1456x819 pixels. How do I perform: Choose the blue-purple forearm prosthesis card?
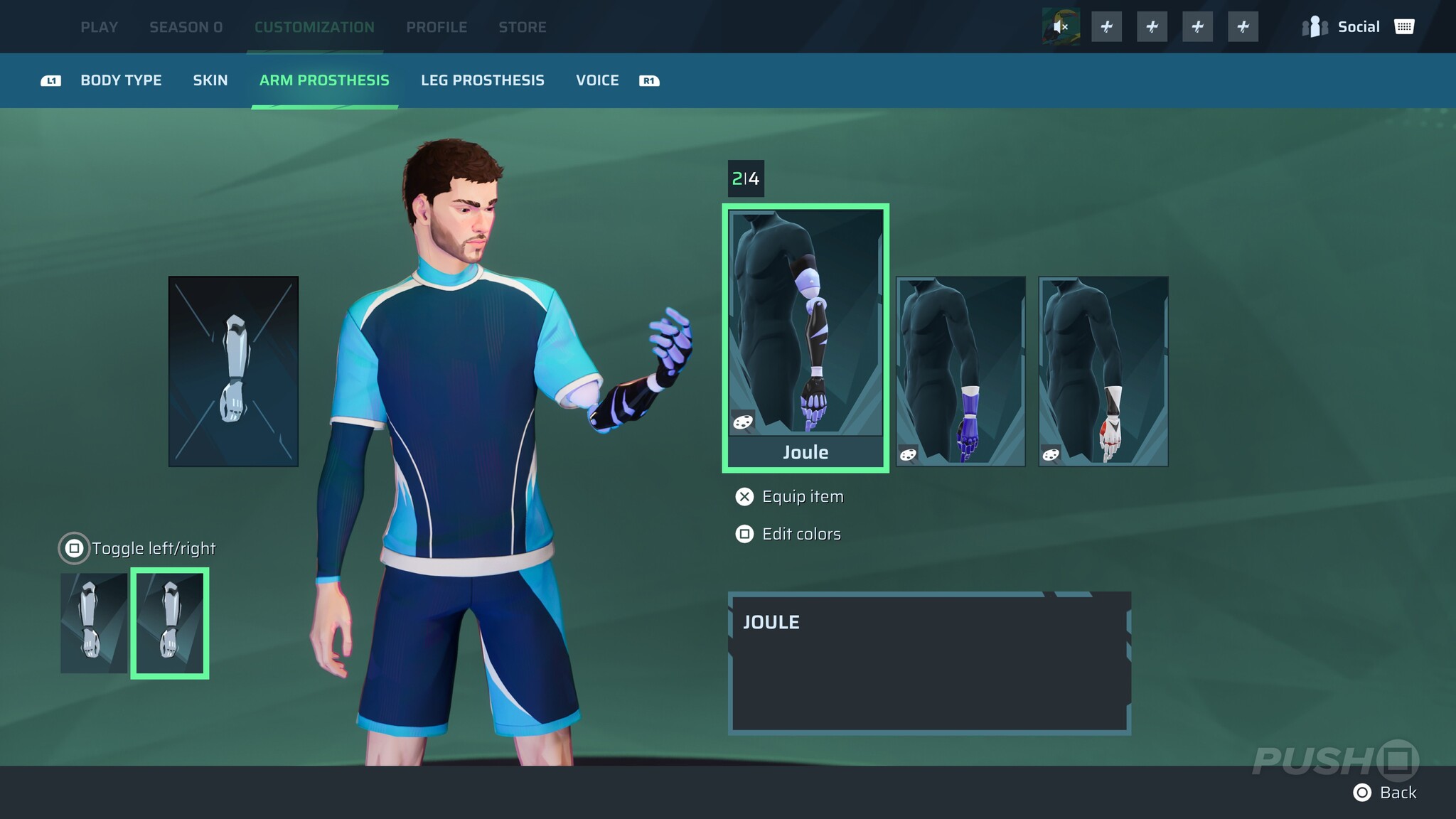click(x=960, y=371)
